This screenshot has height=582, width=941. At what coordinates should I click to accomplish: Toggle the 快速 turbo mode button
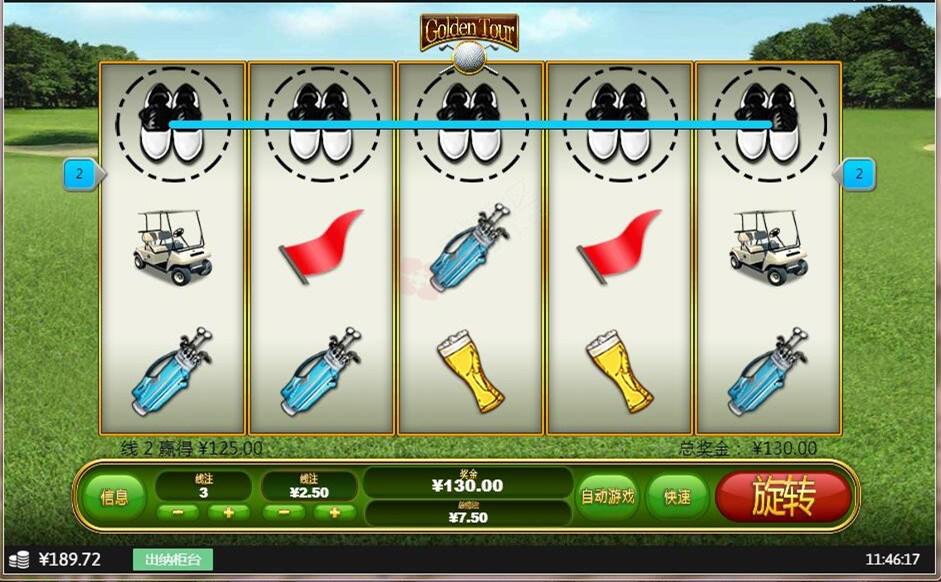[x=678, y=496]
